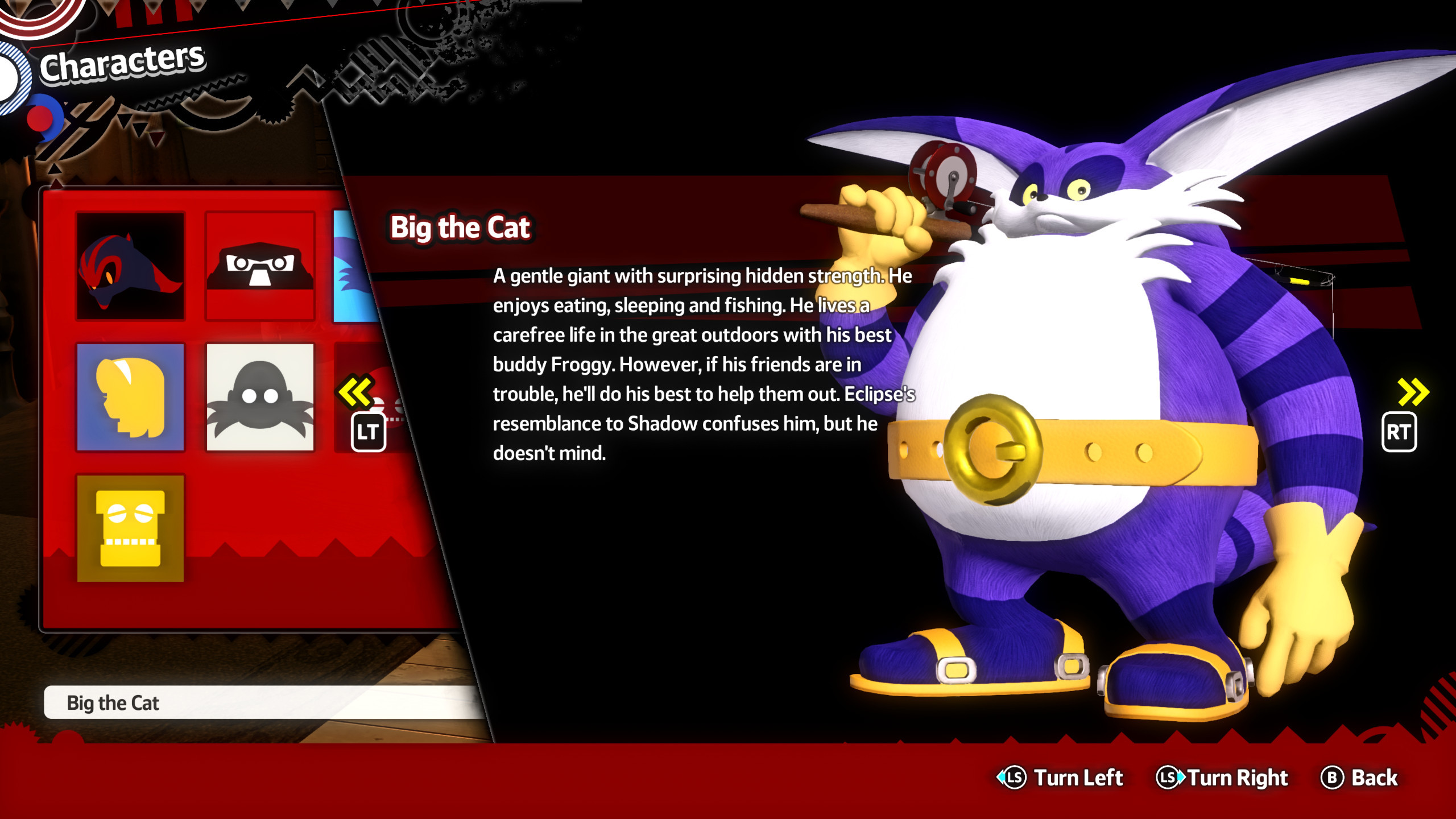Open the yellow robot face character tile
1456x819 pixels.
[x=131, y=528]
